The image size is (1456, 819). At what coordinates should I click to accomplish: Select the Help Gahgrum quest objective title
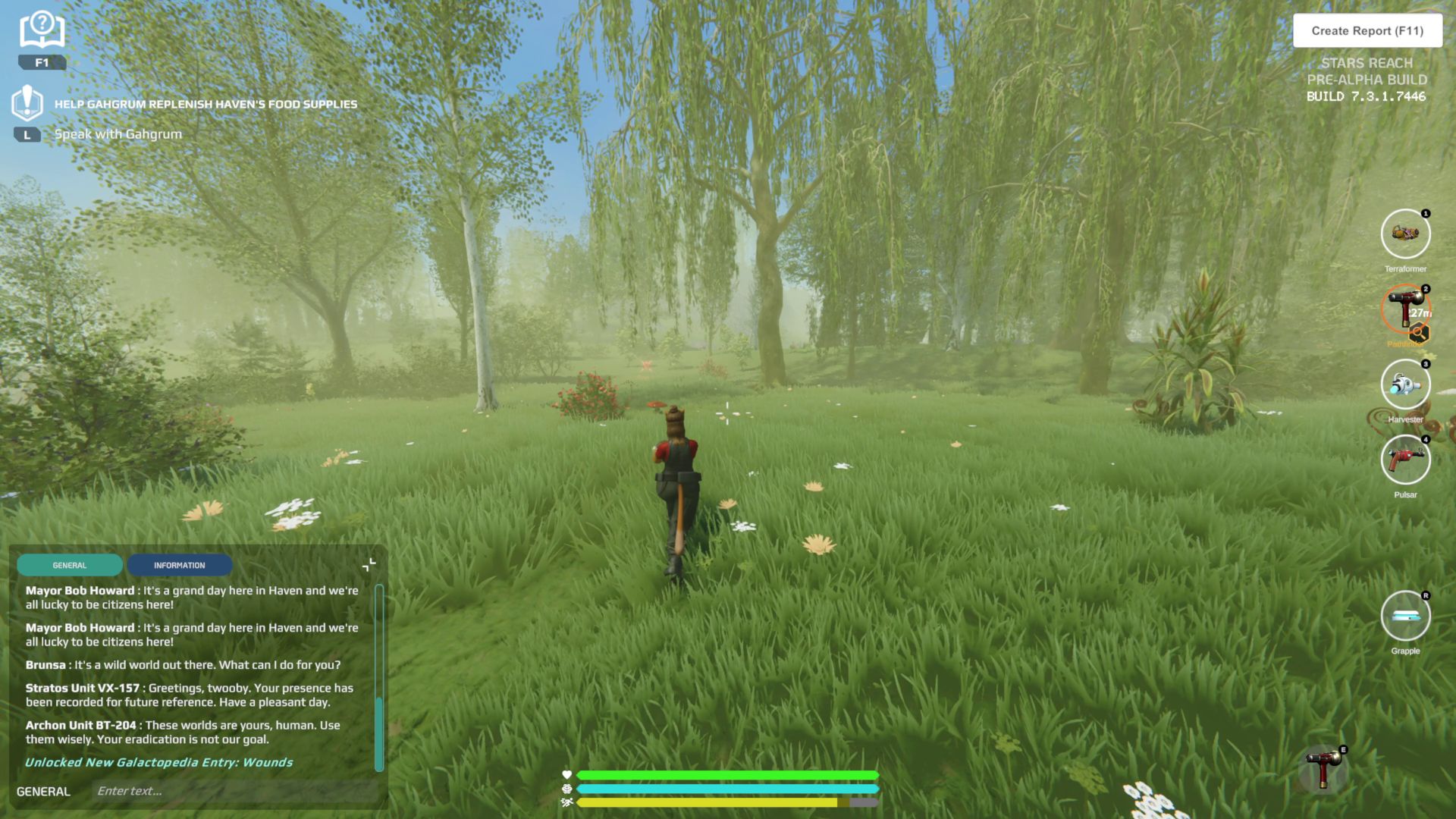tap(206, 104)
